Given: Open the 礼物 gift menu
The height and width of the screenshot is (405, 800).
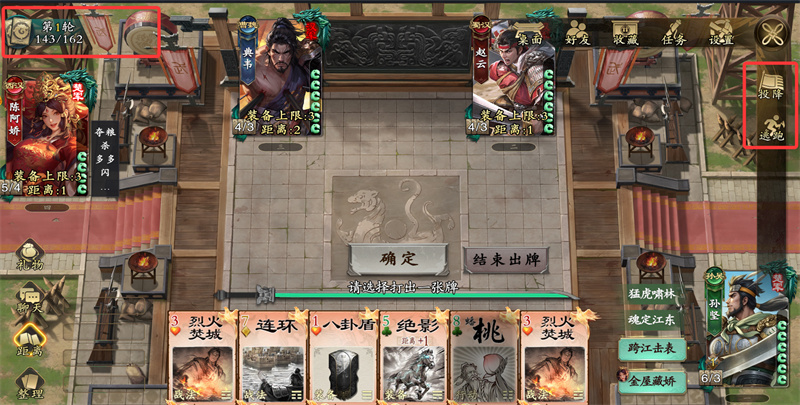Looking at the screenshot, I should point(29,259).
